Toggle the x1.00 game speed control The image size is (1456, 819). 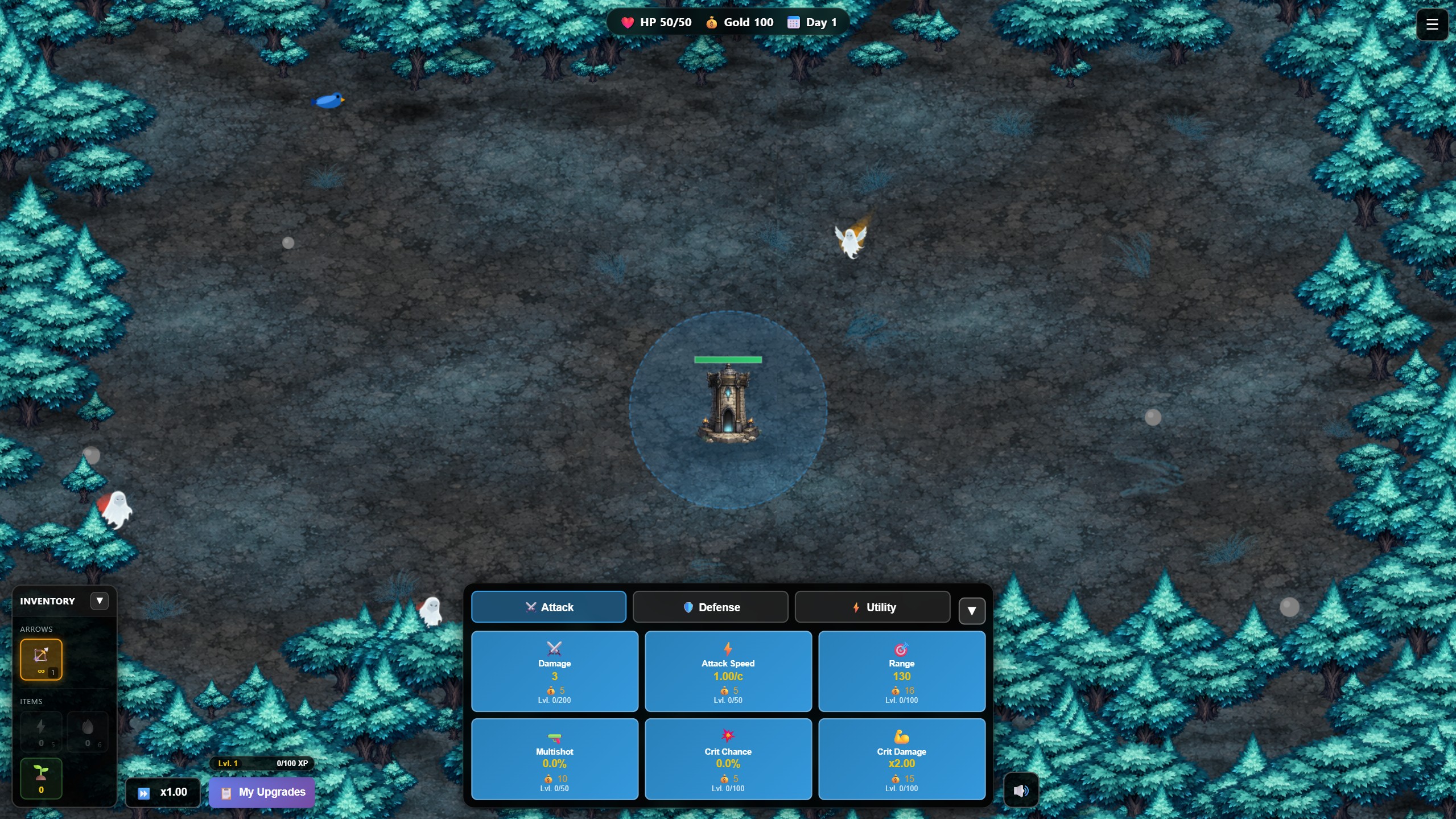(x=163, y=792)
